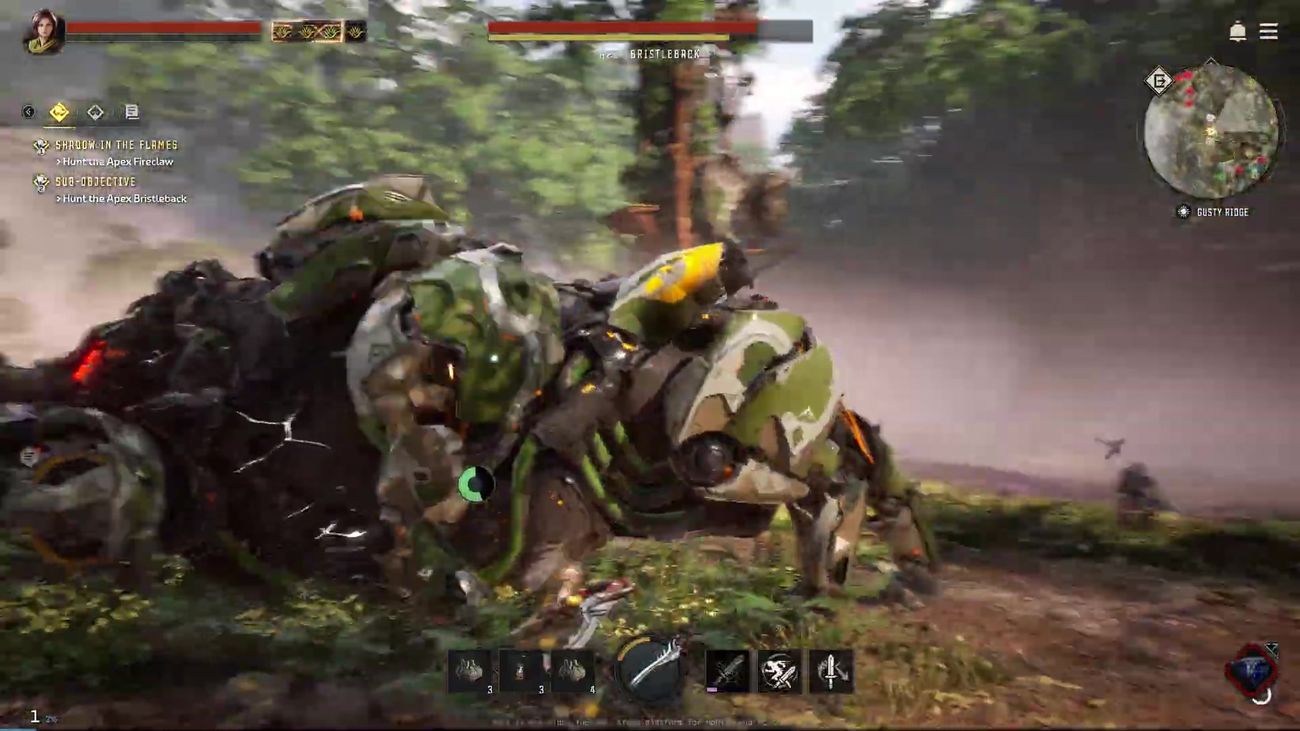Use the potion bottle hotbar item

[521, 670]
